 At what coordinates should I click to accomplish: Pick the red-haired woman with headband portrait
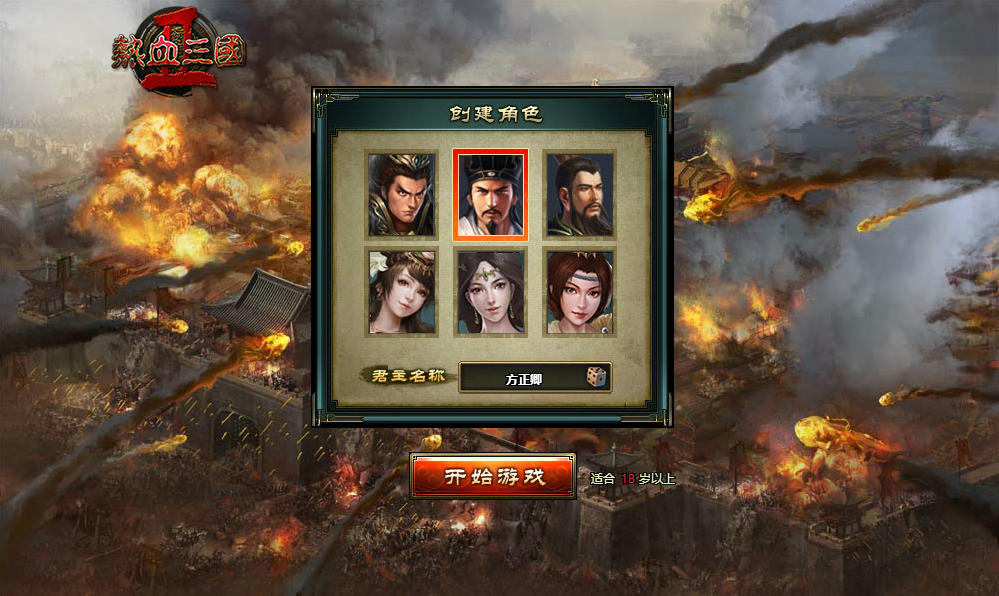tap(579, 292)
